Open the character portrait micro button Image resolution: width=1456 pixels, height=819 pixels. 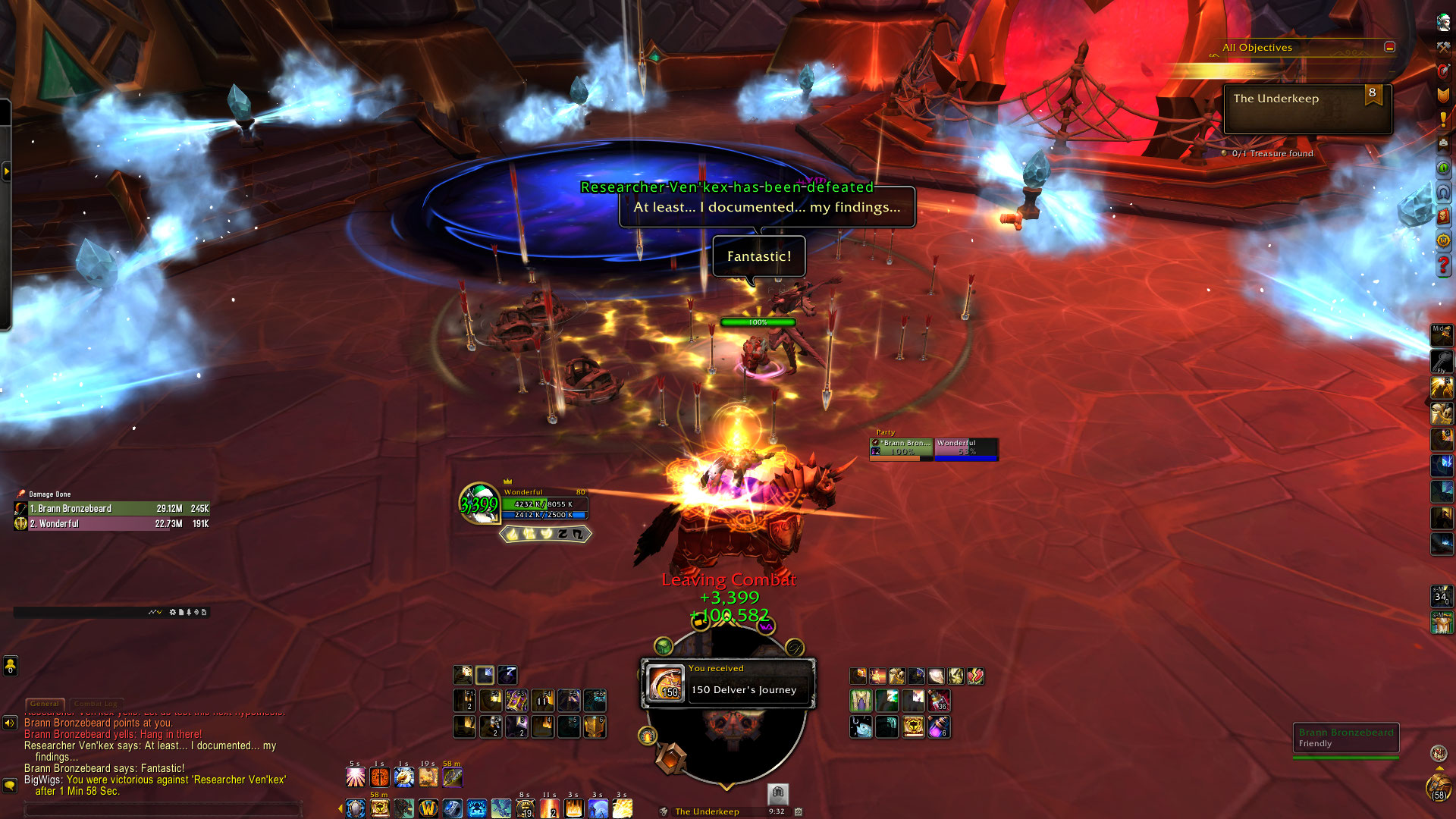click(1443, 23)
